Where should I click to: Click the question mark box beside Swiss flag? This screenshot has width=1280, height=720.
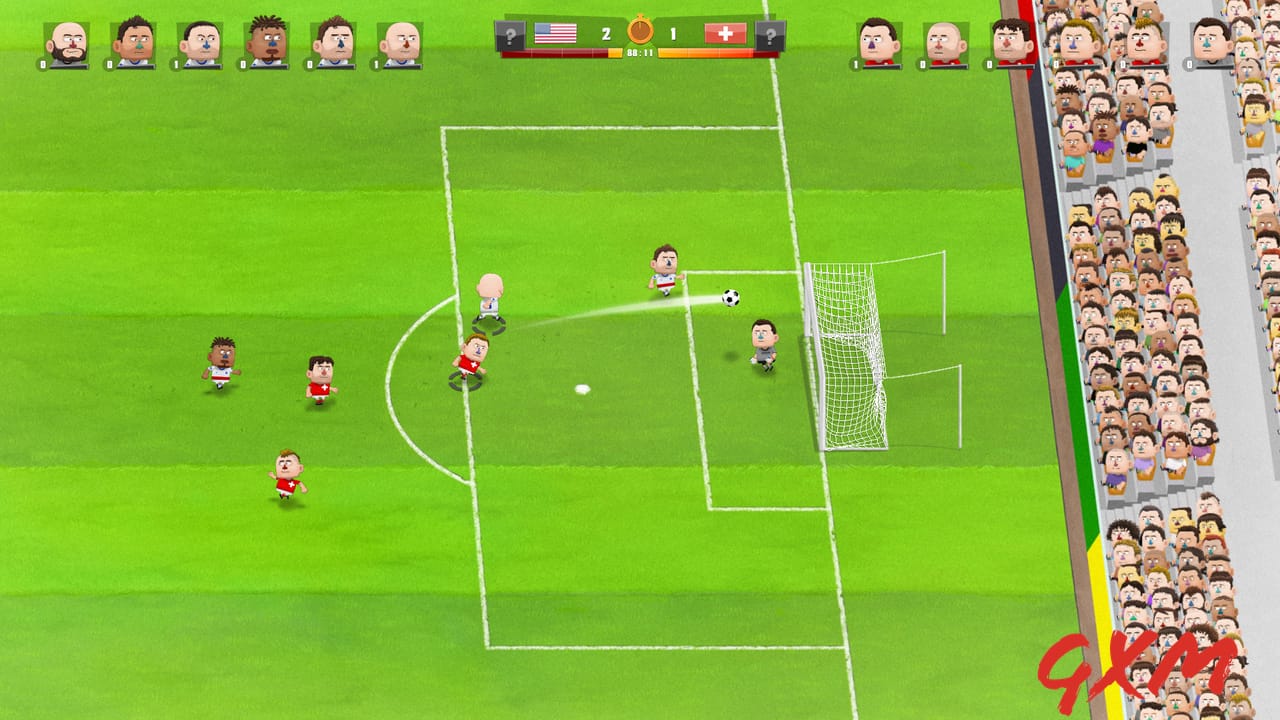tap(769, 37)
